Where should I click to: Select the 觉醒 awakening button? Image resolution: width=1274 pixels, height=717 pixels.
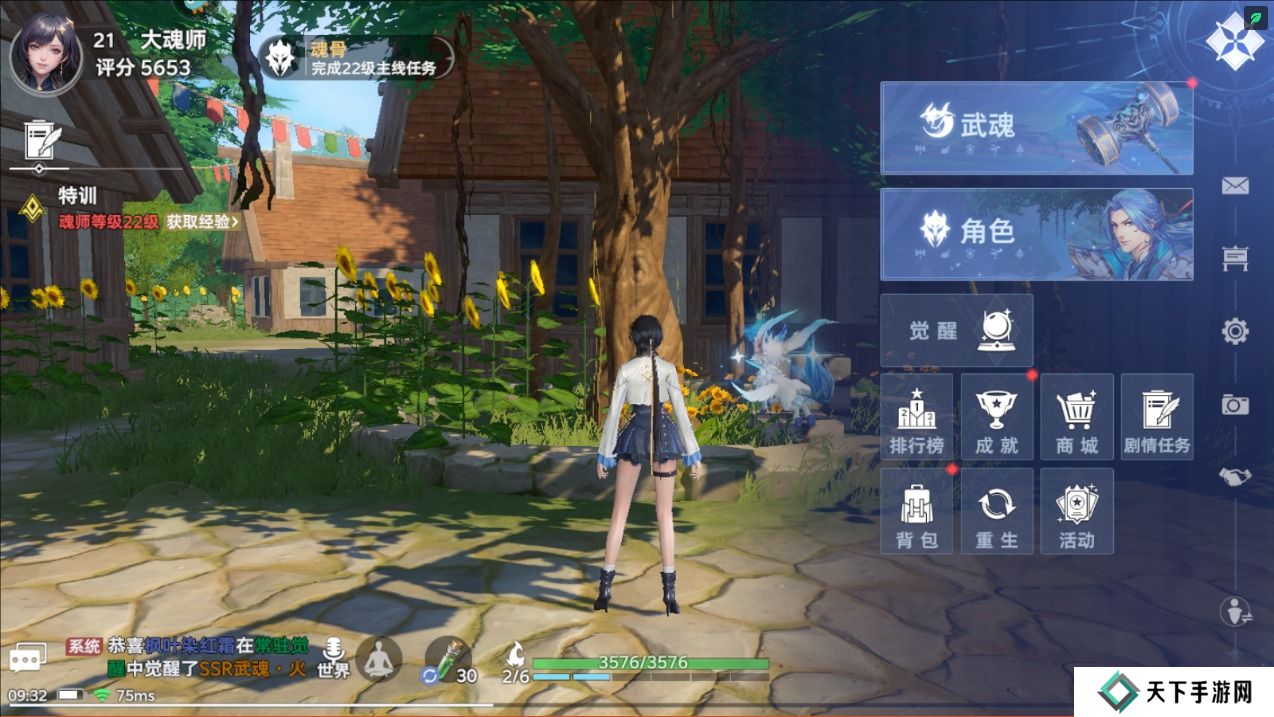956,331
